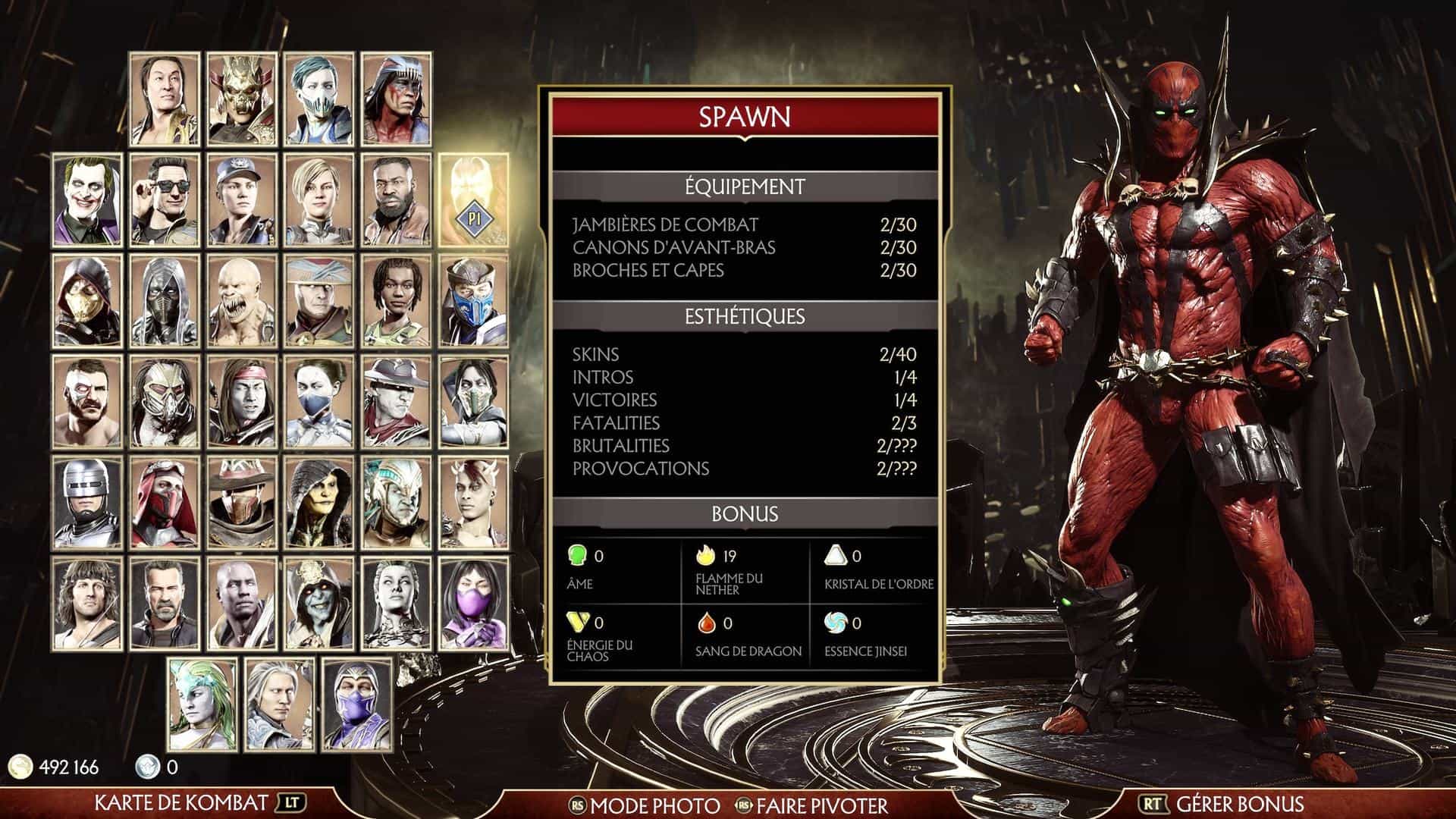Choose Cetrion with green leafy hair
This screenshot has height=819, width=1456.
coord(202,704)
